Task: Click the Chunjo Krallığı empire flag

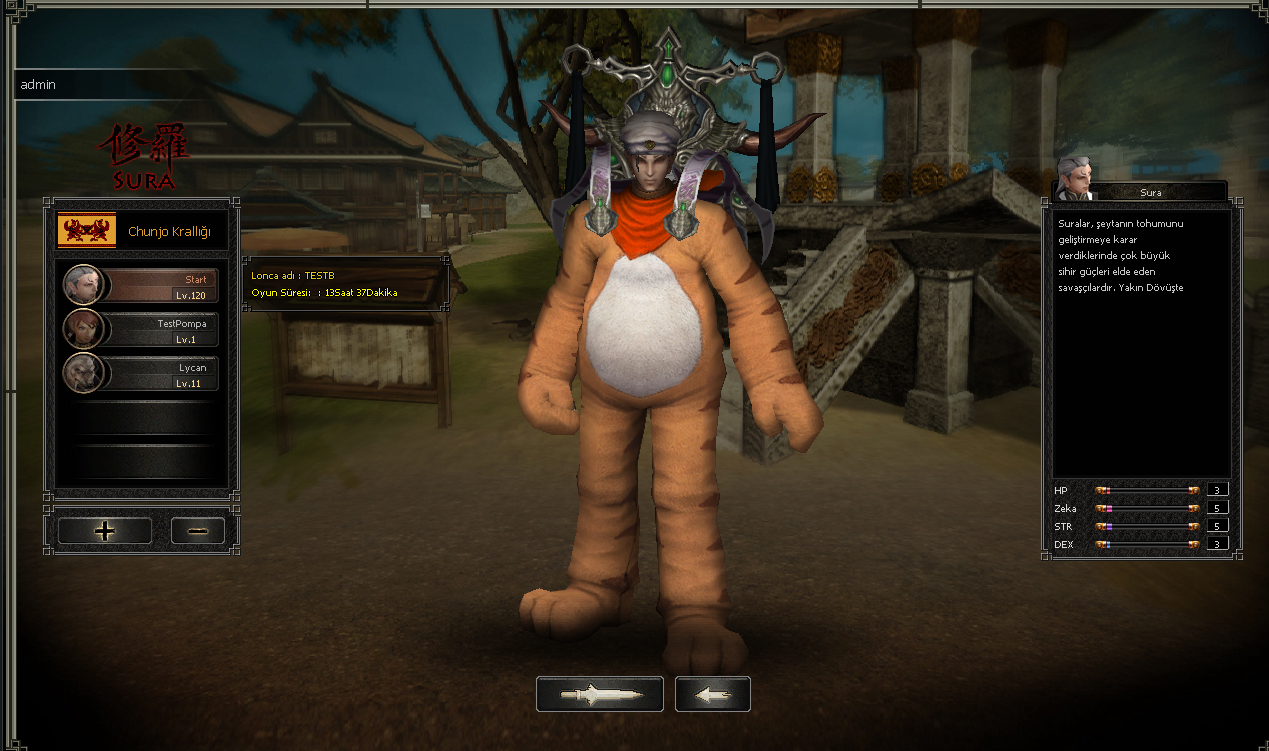Action: (x=87, y=231)
